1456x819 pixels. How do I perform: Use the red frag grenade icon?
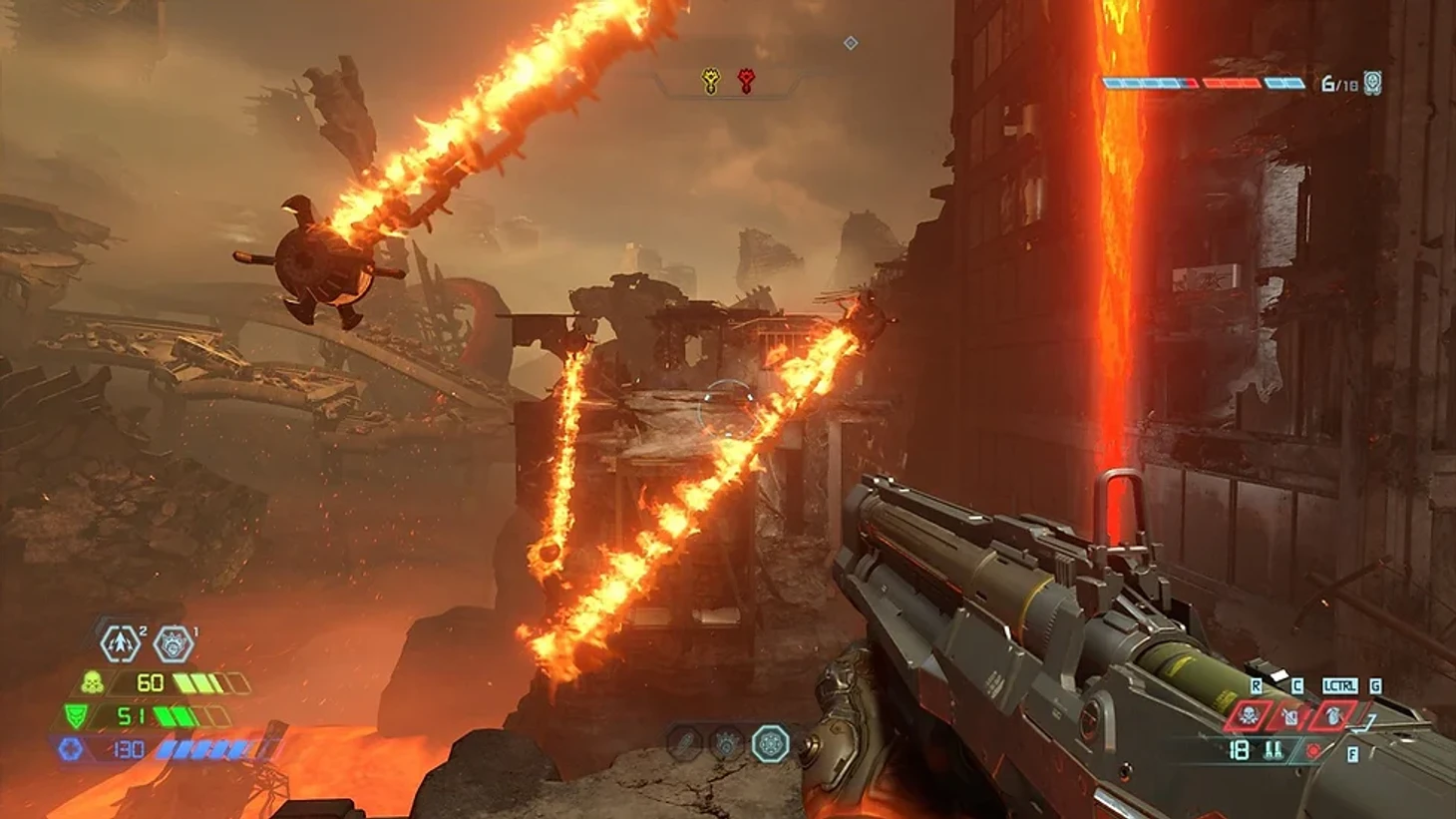tap(1333, 715)
